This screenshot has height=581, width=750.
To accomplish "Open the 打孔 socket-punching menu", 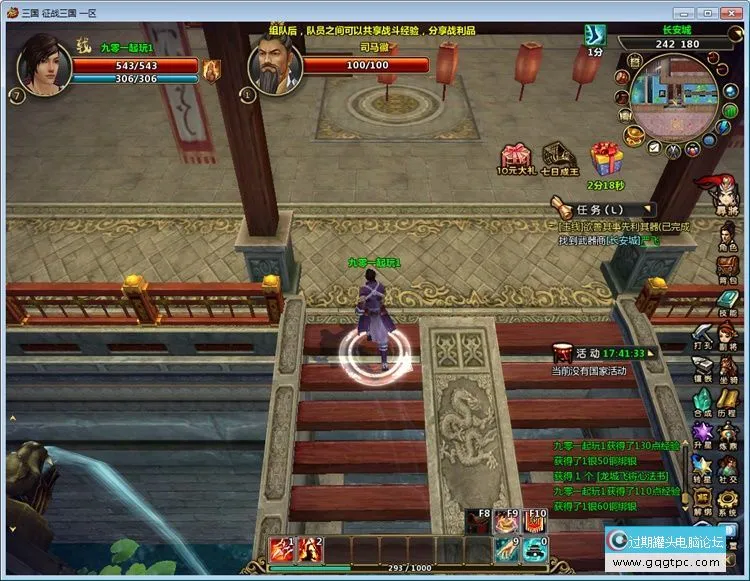I will tap(703, 335).
